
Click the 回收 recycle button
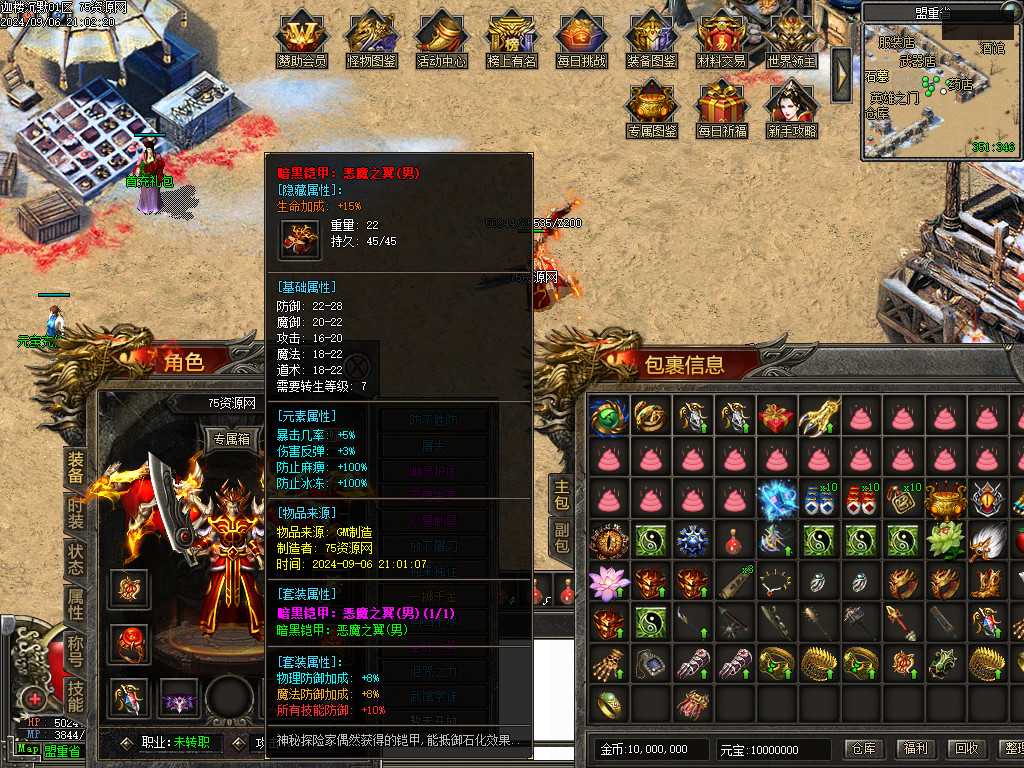[x=966, y=748]
